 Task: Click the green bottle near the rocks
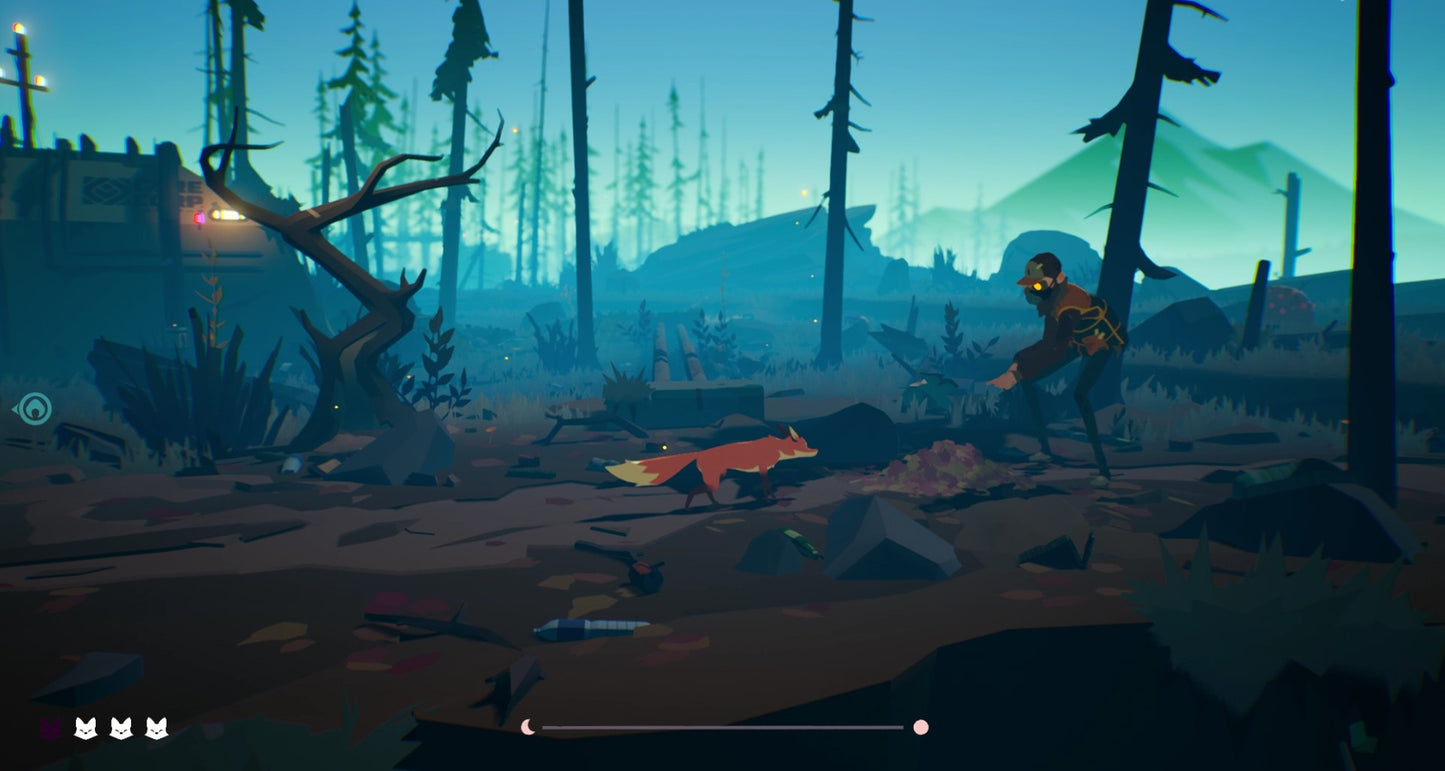(800, 544)
